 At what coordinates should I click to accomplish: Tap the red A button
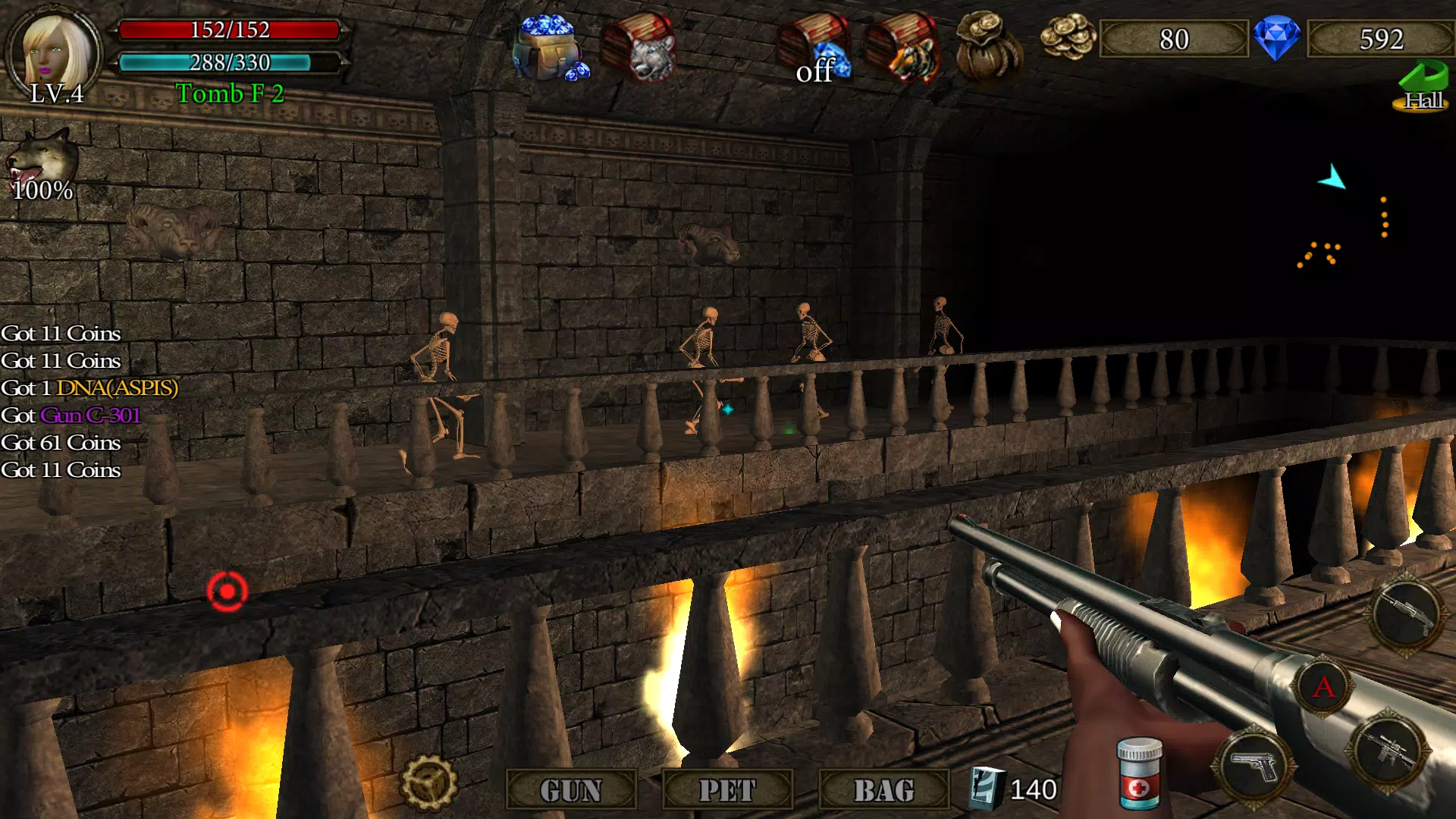click(1323, 687)
